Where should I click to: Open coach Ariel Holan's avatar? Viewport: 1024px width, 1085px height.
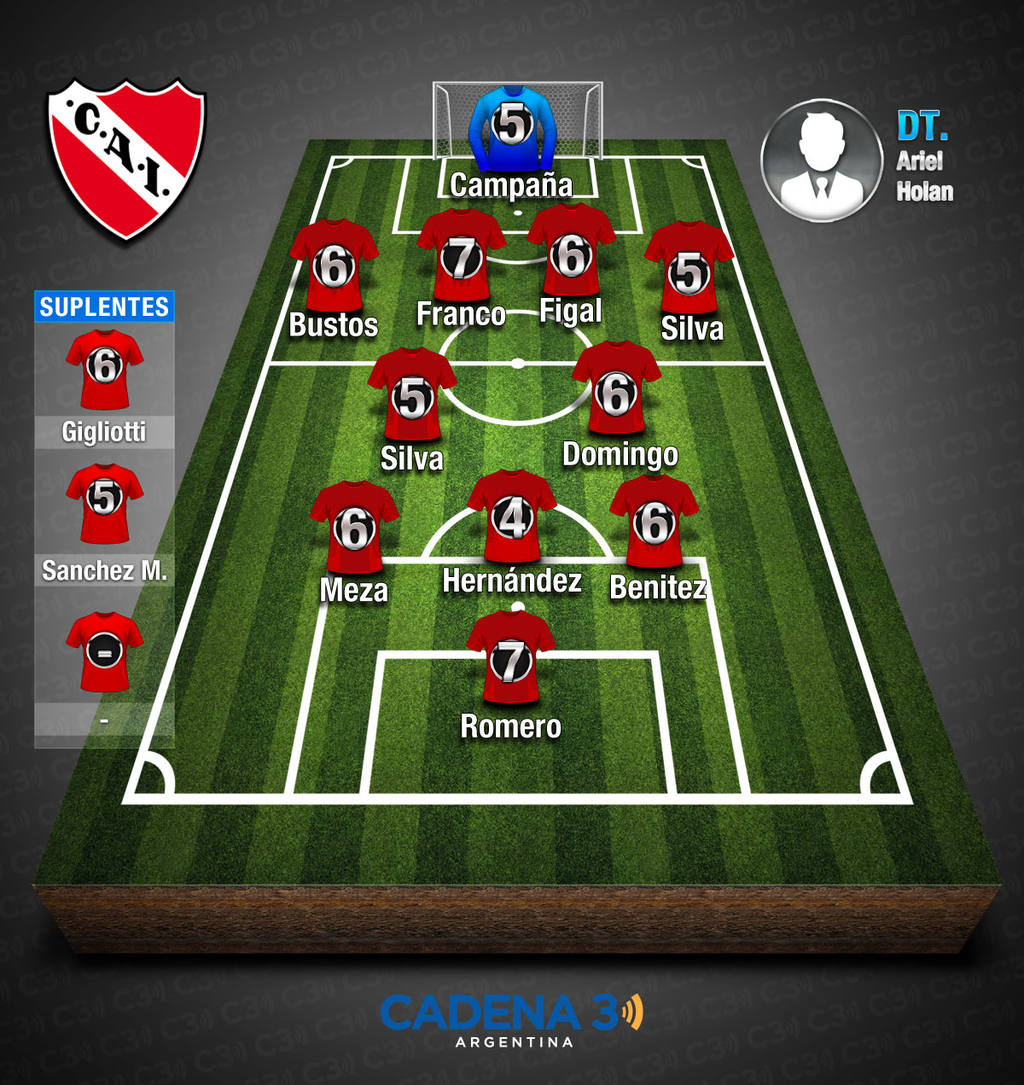[x=821, y=160]
